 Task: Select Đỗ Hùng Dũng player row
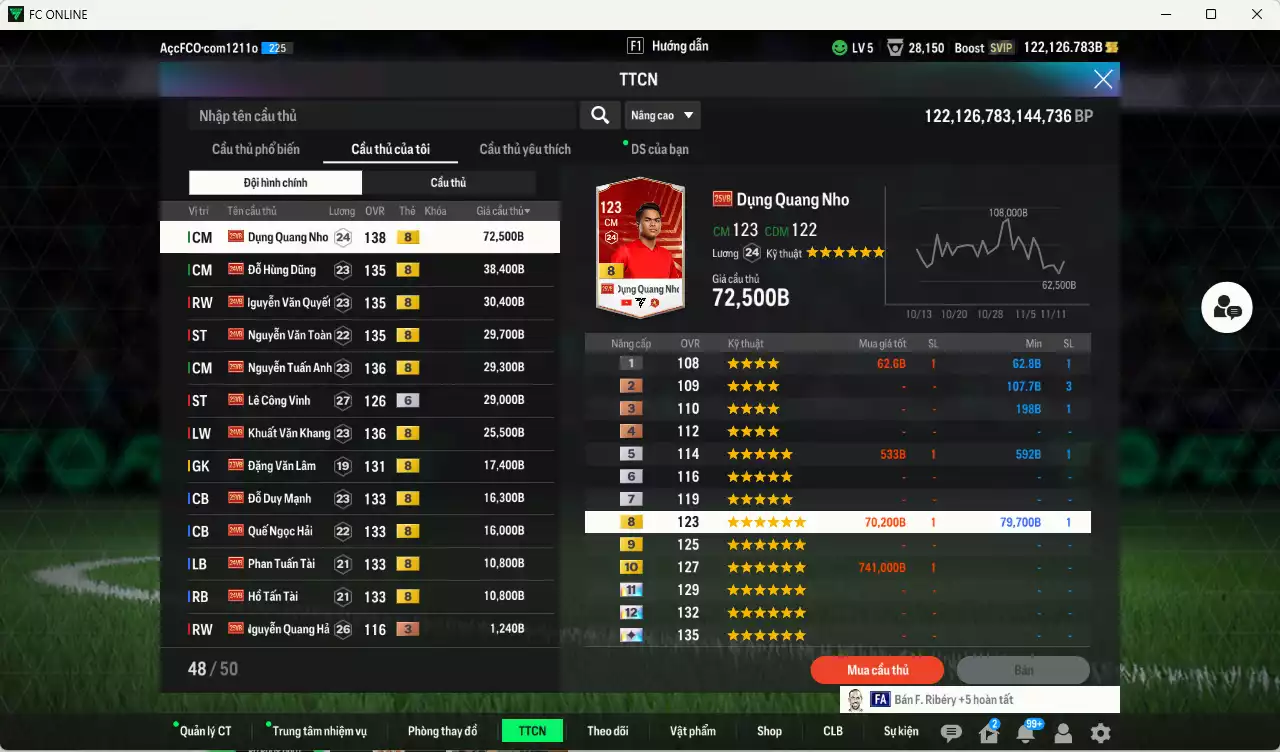click(x=358, y=270)
